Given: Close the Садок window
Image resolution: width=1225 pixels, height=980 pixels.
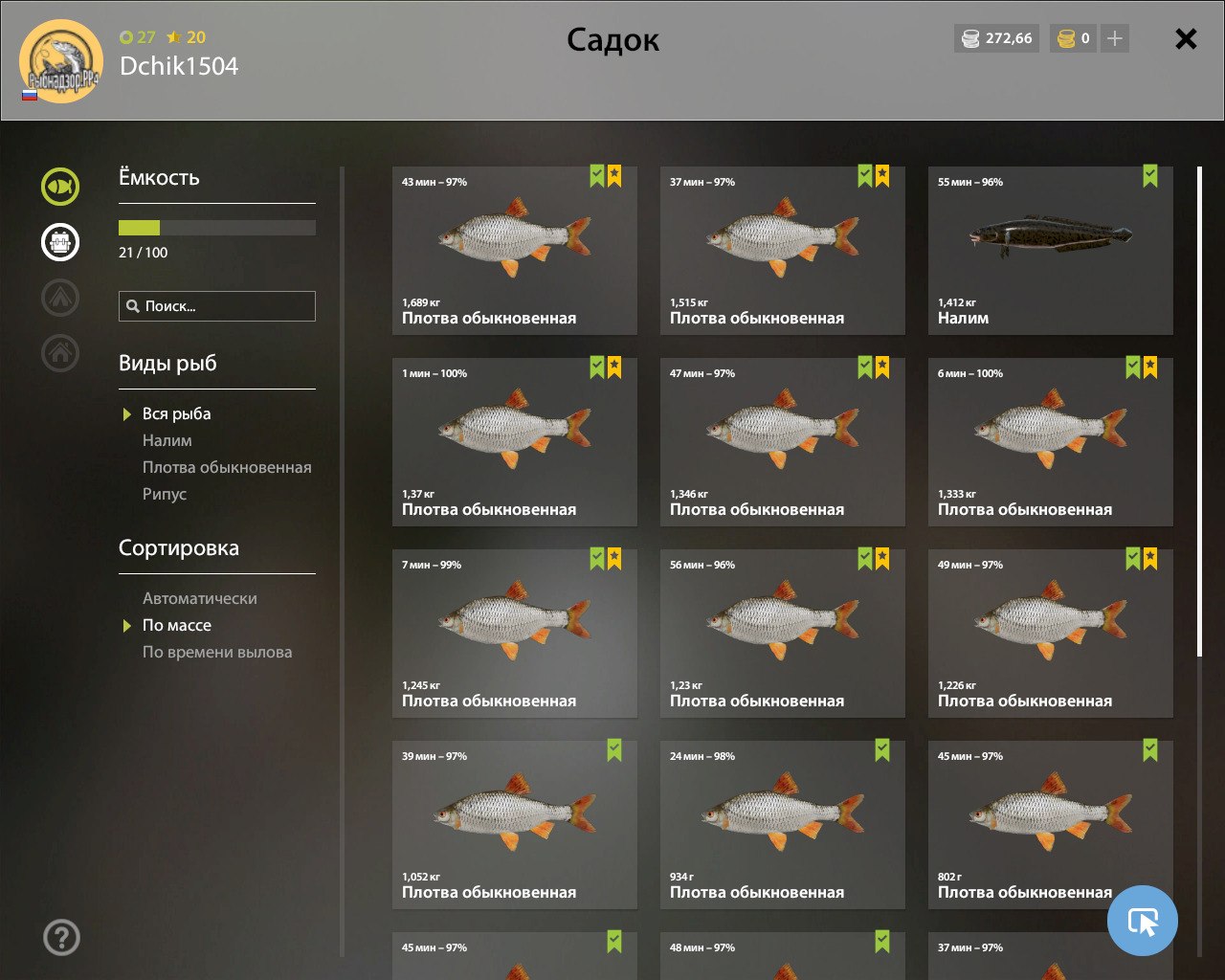Looking at the screenshot, I should (x=1186, y=38).
